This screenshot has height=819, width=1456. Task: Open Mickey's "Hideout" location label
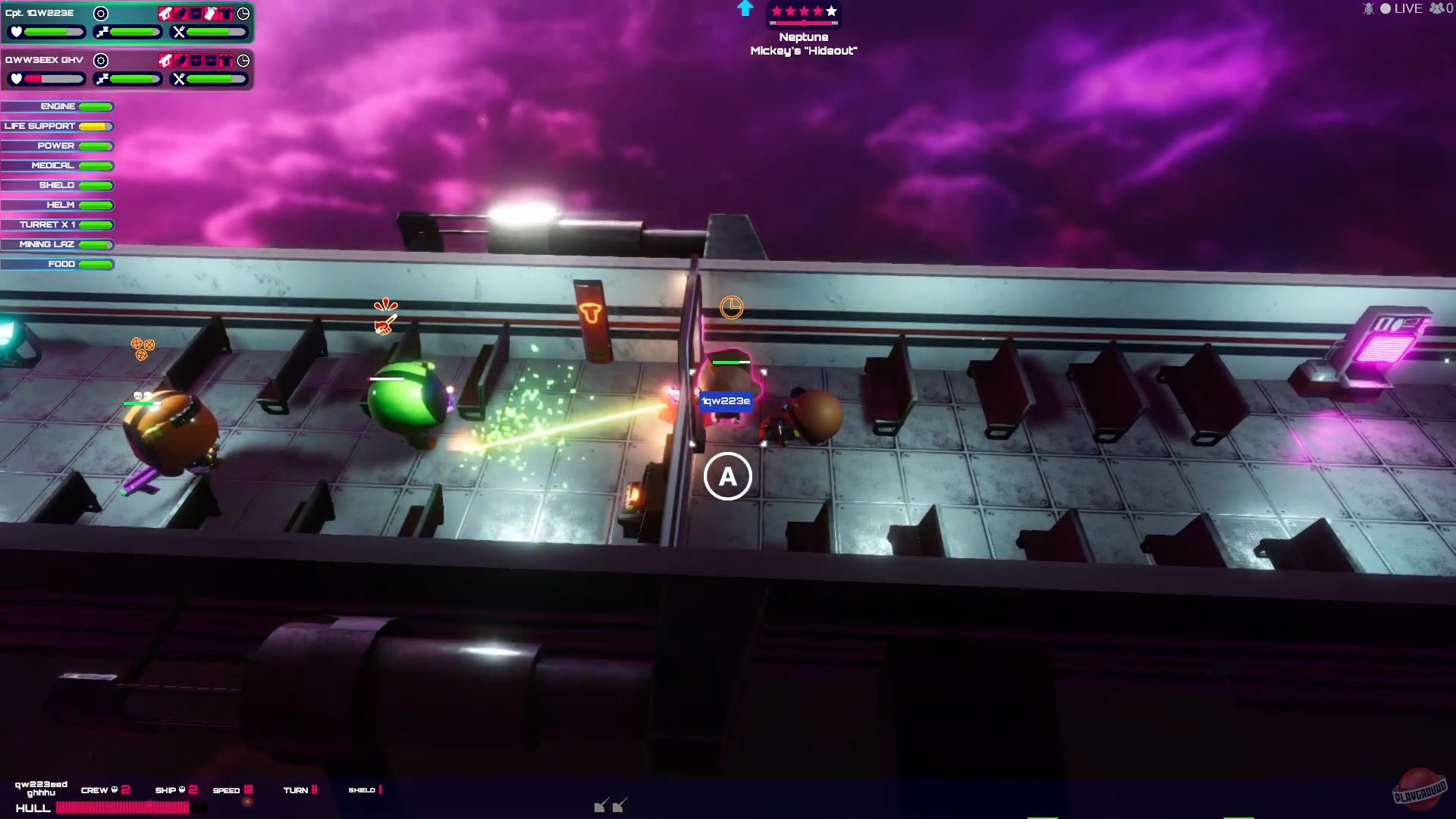(x=803, y=51)
